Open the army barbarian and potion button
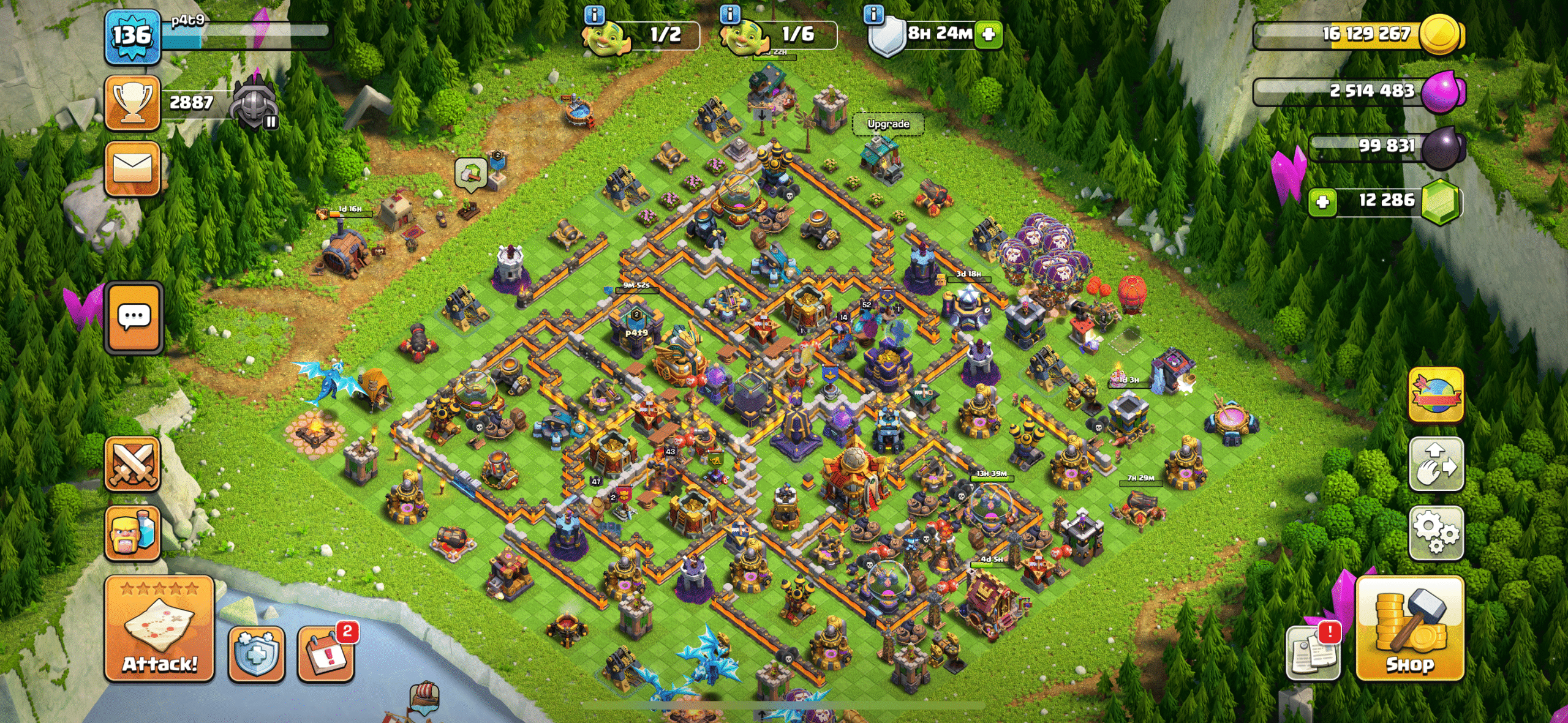 pyautogui.click(x=132, y=533)
